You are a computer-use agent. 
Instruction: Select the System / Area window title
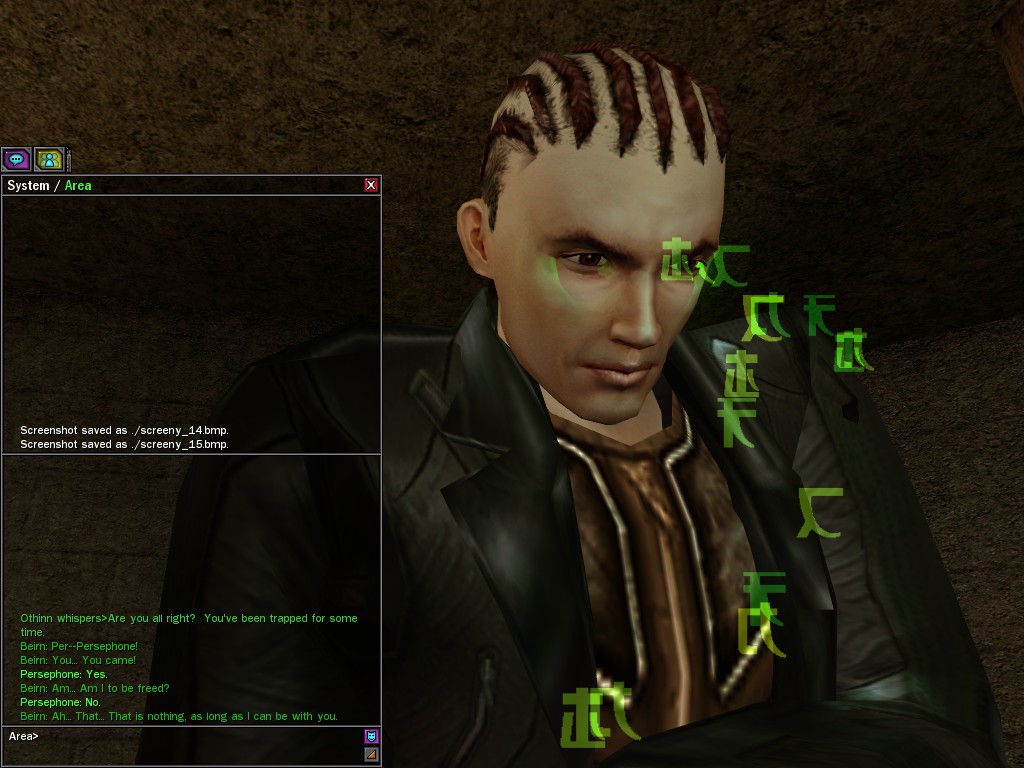[x=49, y=185]
